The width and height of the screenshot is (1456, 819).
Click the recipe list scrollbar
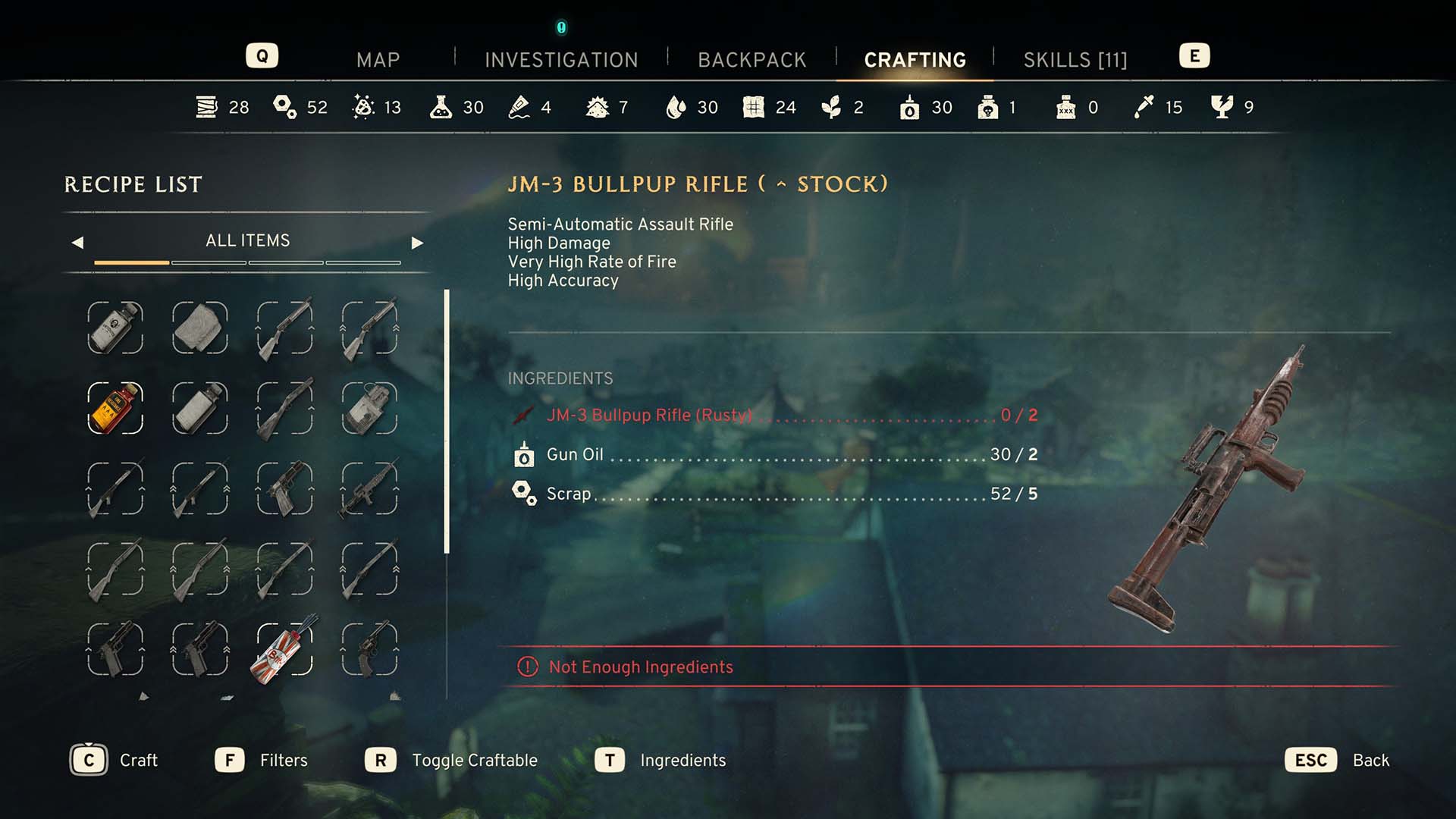[447, 421]
